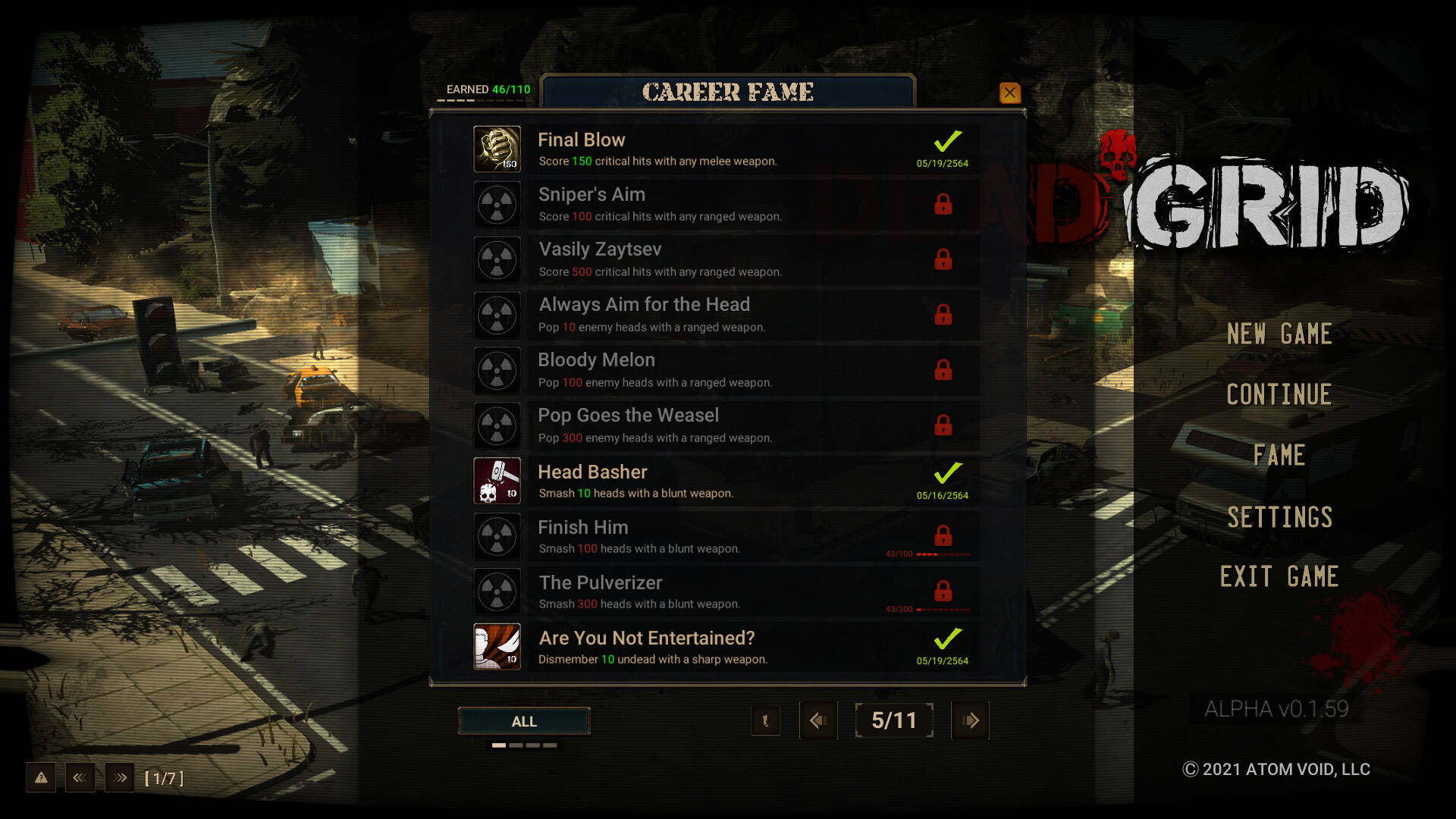Choose Continue from the main menu
The height and width of the screenshot is (819, 1456).
[x=1279, y=394]
